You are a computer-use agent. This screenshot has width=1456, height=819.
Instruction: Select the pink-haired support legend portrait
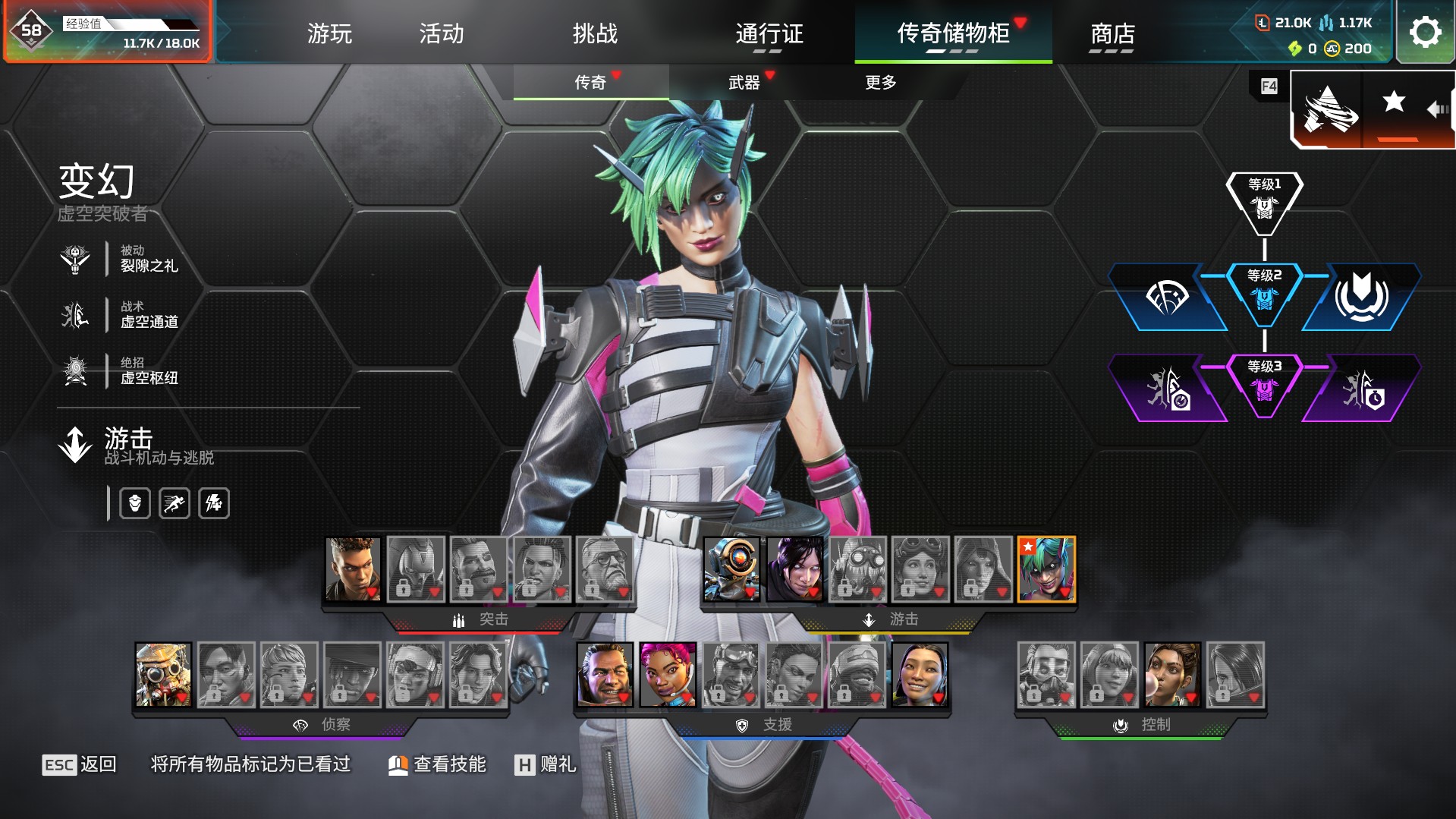click(x=668, y=675)
